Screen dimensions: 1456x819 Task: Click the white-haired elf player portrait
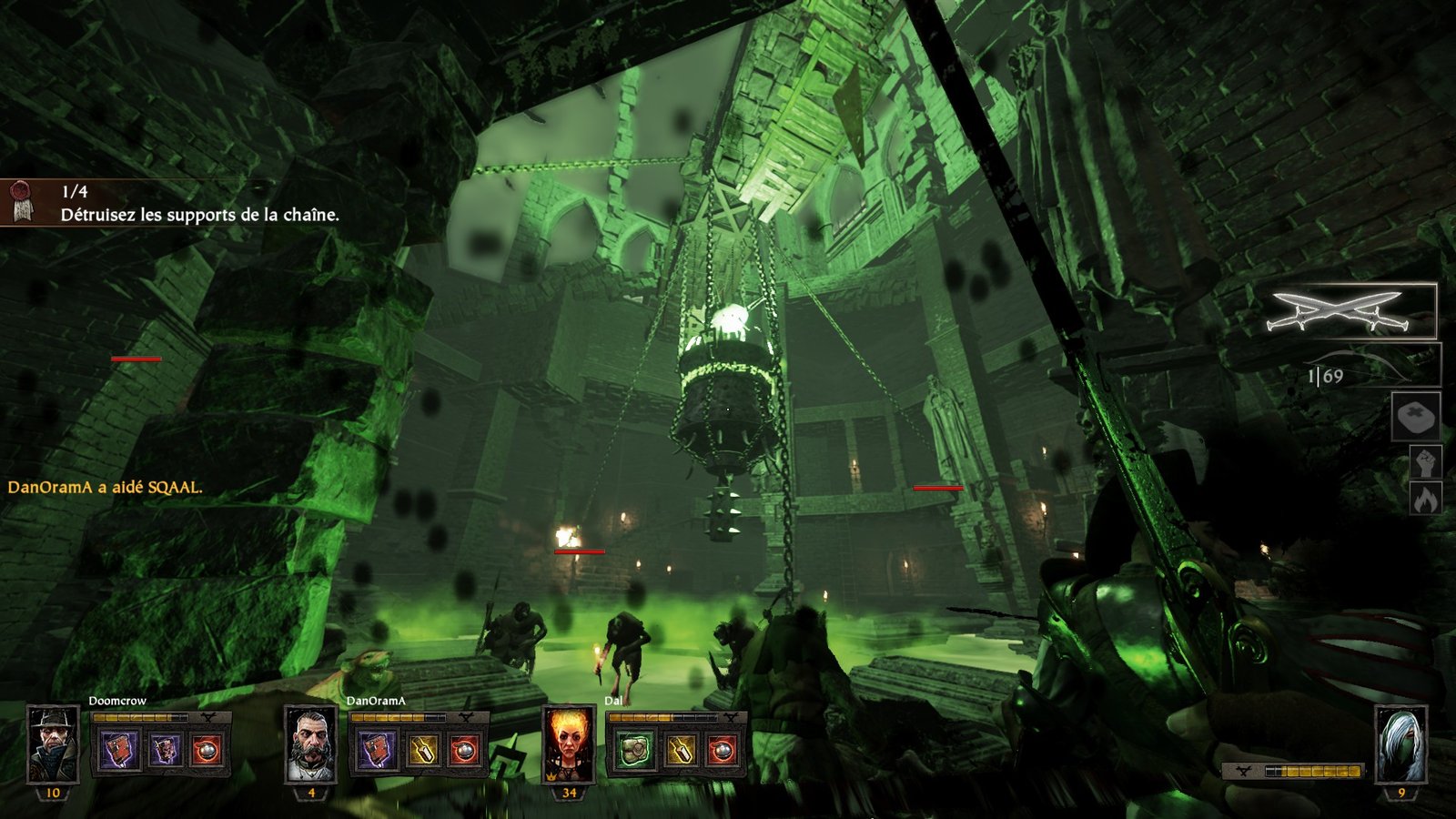coord(1400,744)
